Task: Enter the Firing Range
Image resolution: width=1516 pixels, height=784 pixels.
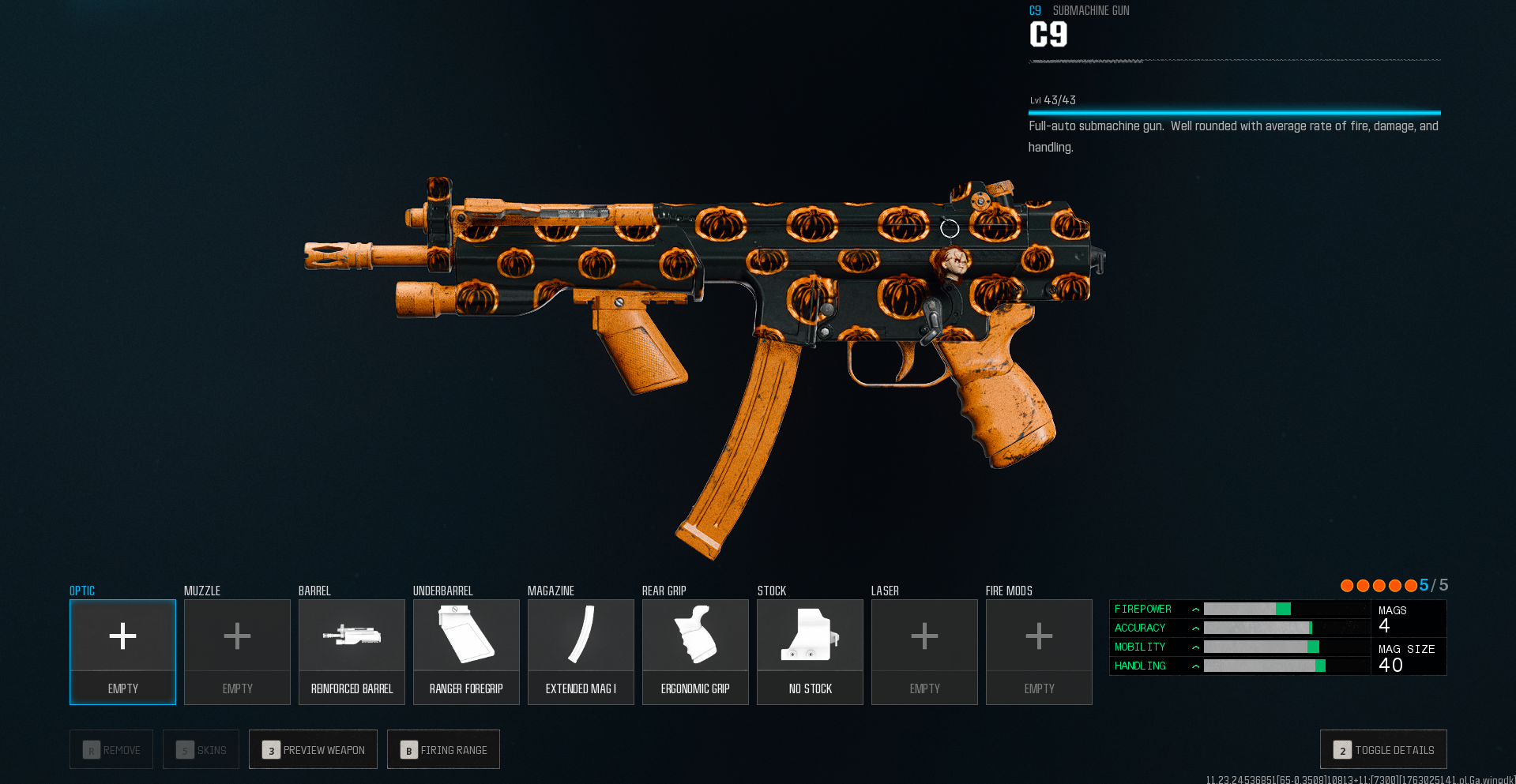Action: [443, 749]
